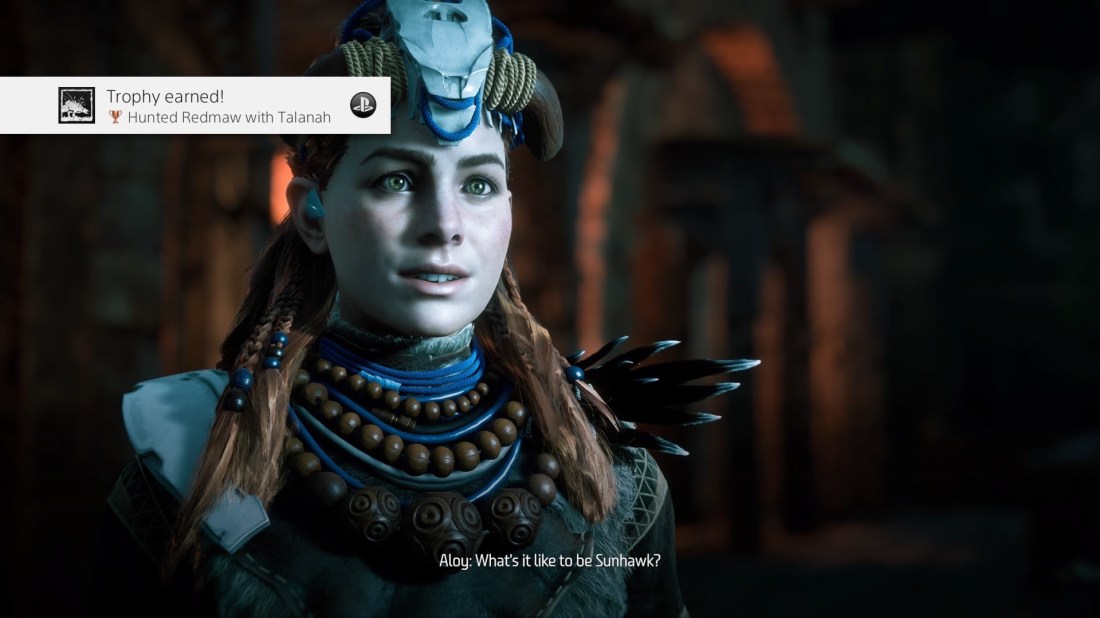Click the Redmaw trophy thumbnail image
The image size is (1100, 618).
pos(76,105)
